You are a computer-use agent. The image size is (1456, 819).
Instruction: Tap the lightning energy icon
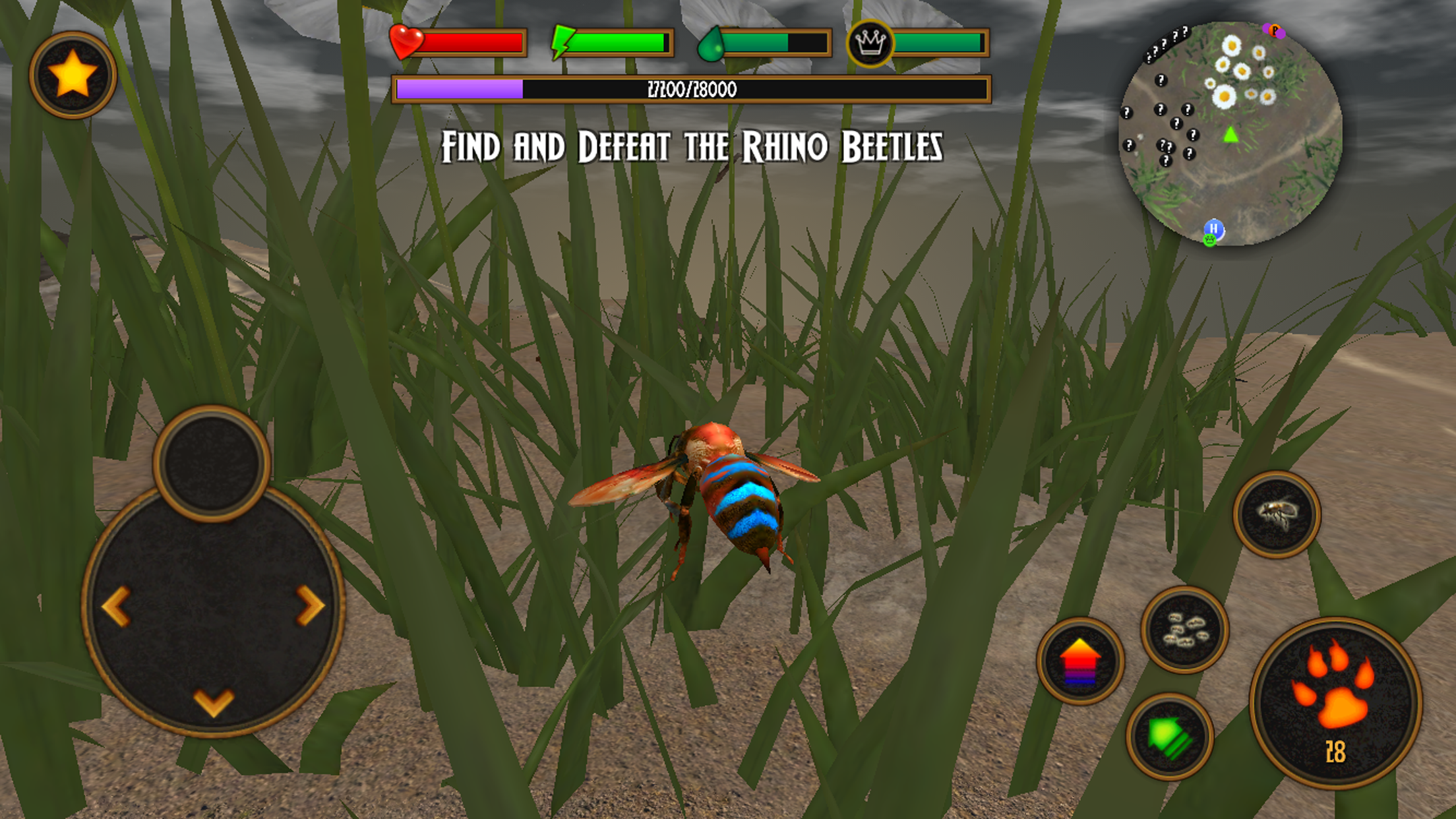[x=563, y=43]
